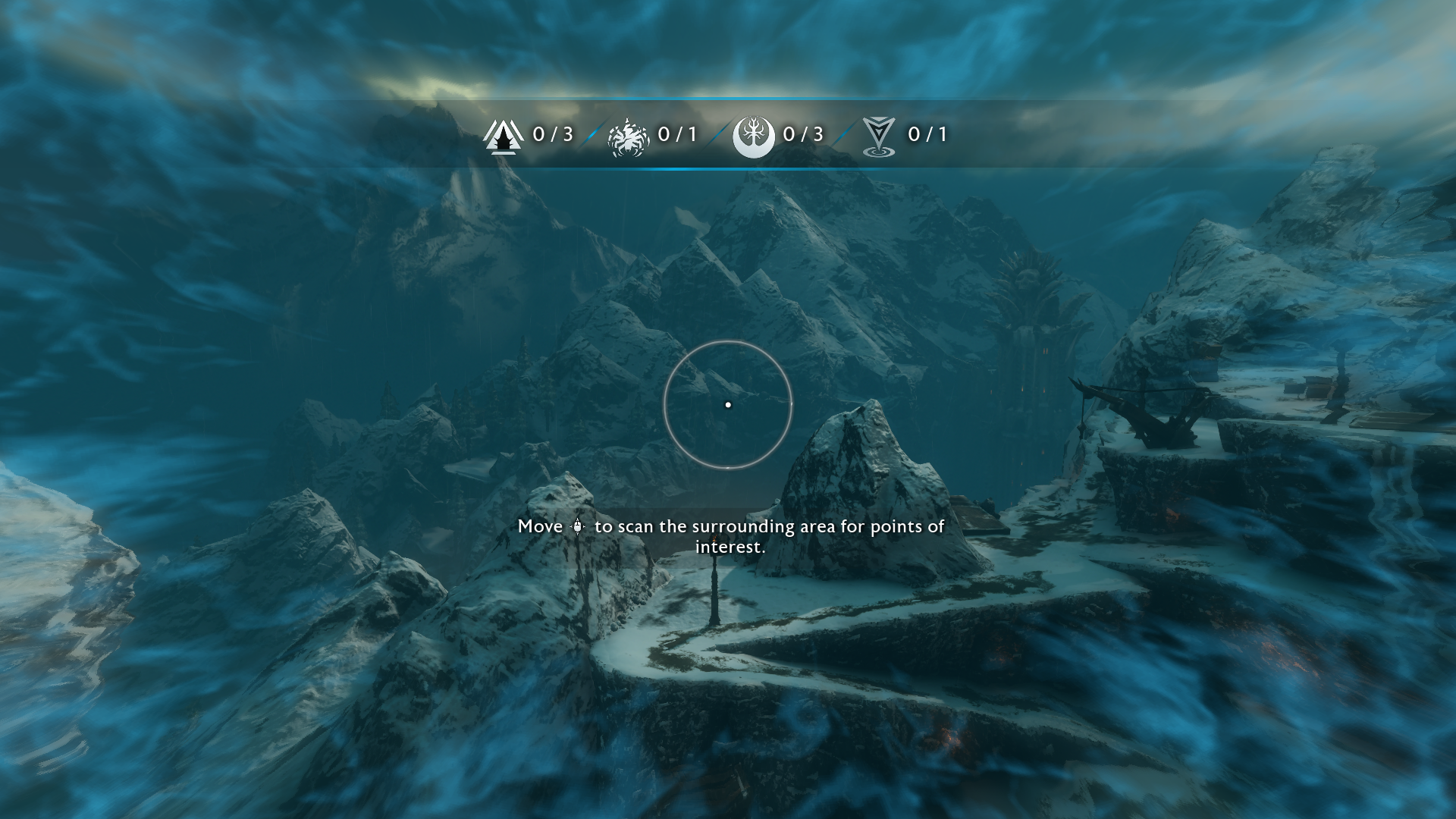Select the white tree crescent icon
This screenshot has width=1456, height=819.
click(x=753, y=136)
